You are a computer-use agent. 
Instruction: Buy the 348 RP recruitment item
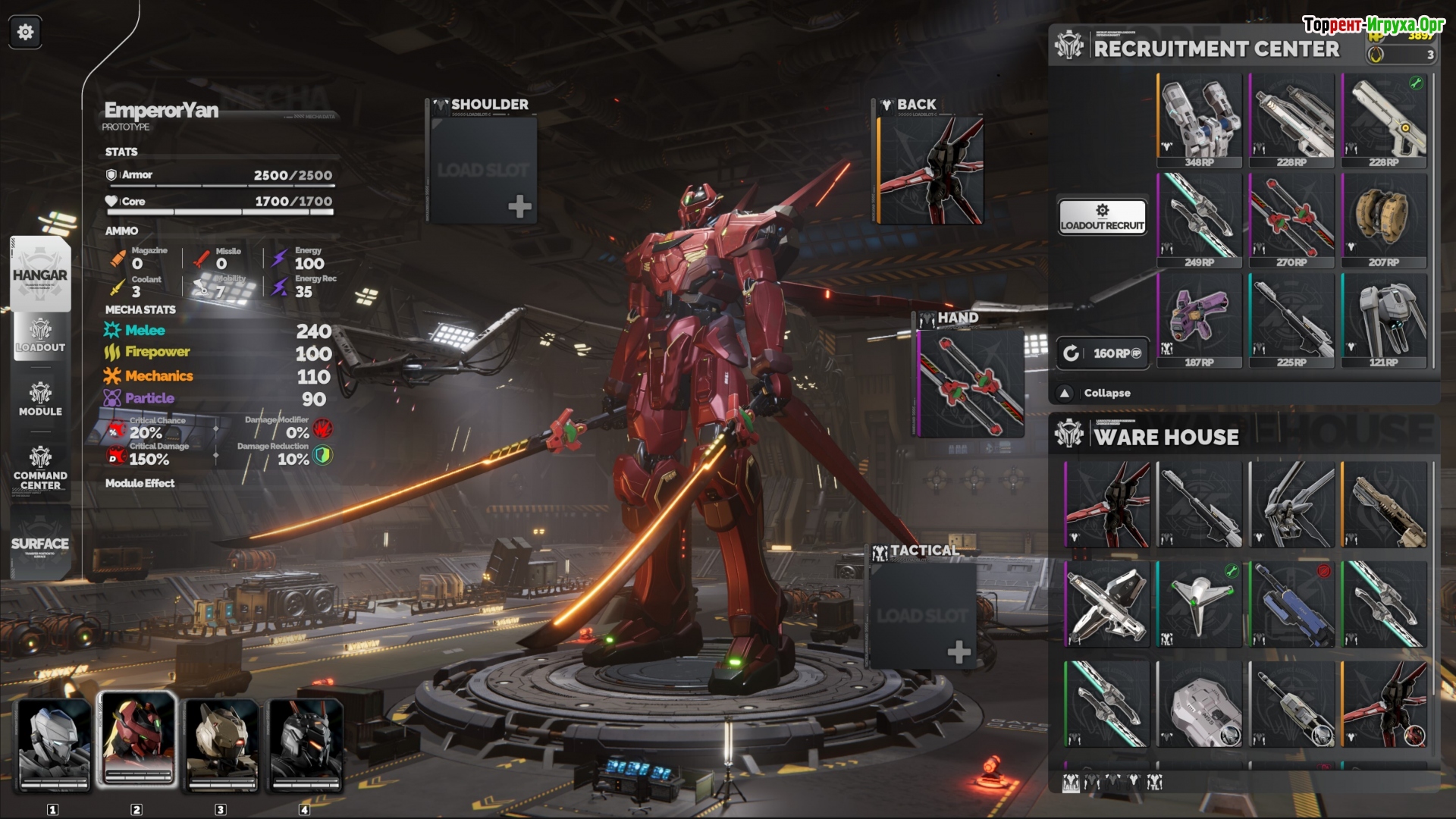point(1200,120)
